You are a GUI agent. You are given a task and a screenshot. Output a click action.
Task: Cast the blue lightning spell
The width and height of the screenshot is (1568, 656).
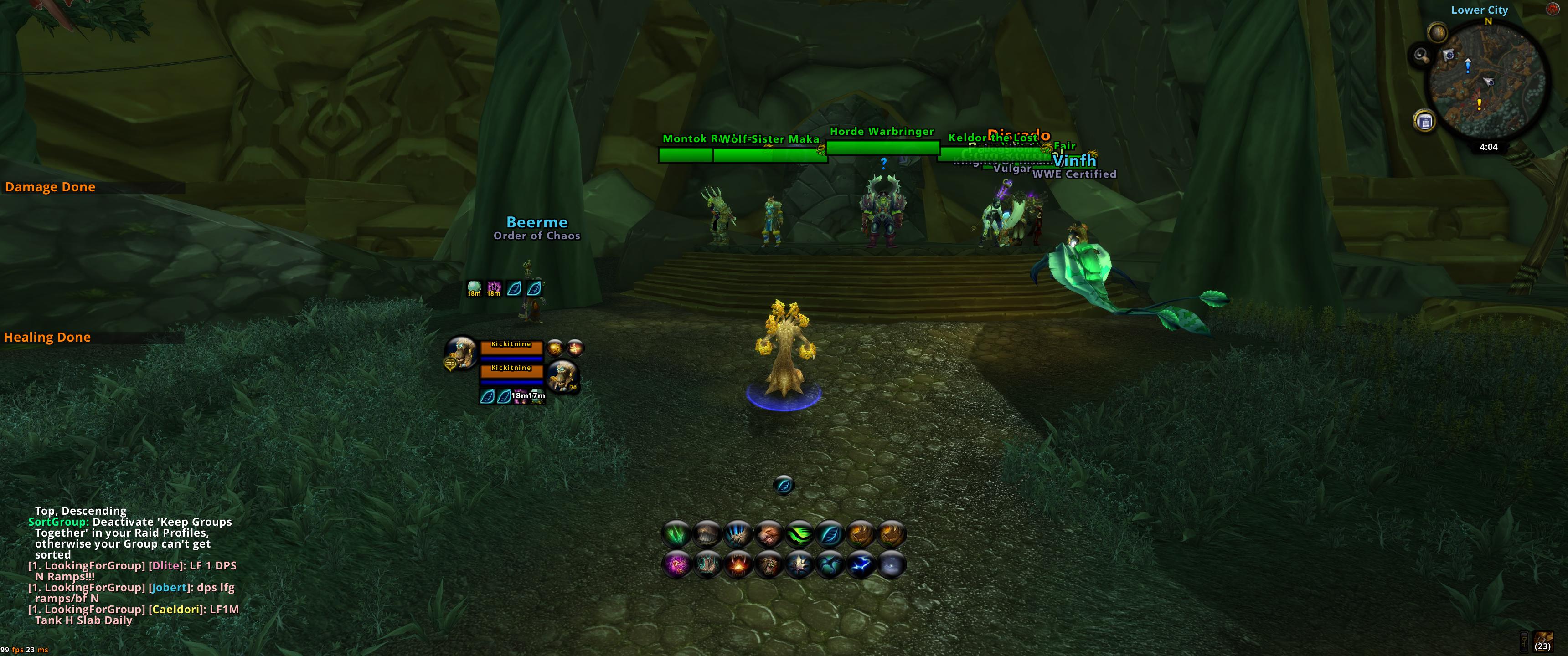(x=861, y=565)
